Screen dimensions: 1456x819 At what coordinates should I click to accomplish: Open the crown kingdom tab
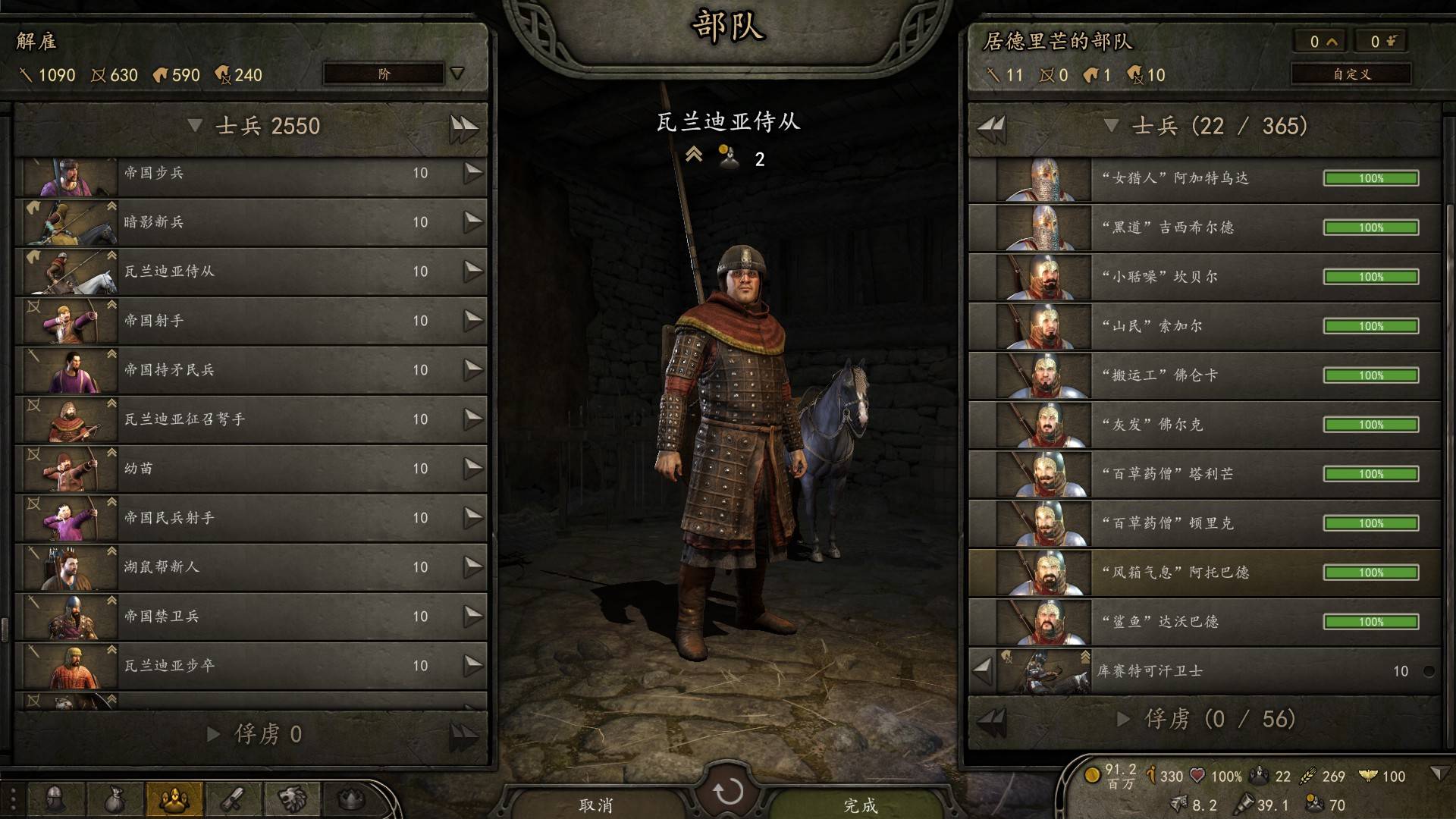351,799
